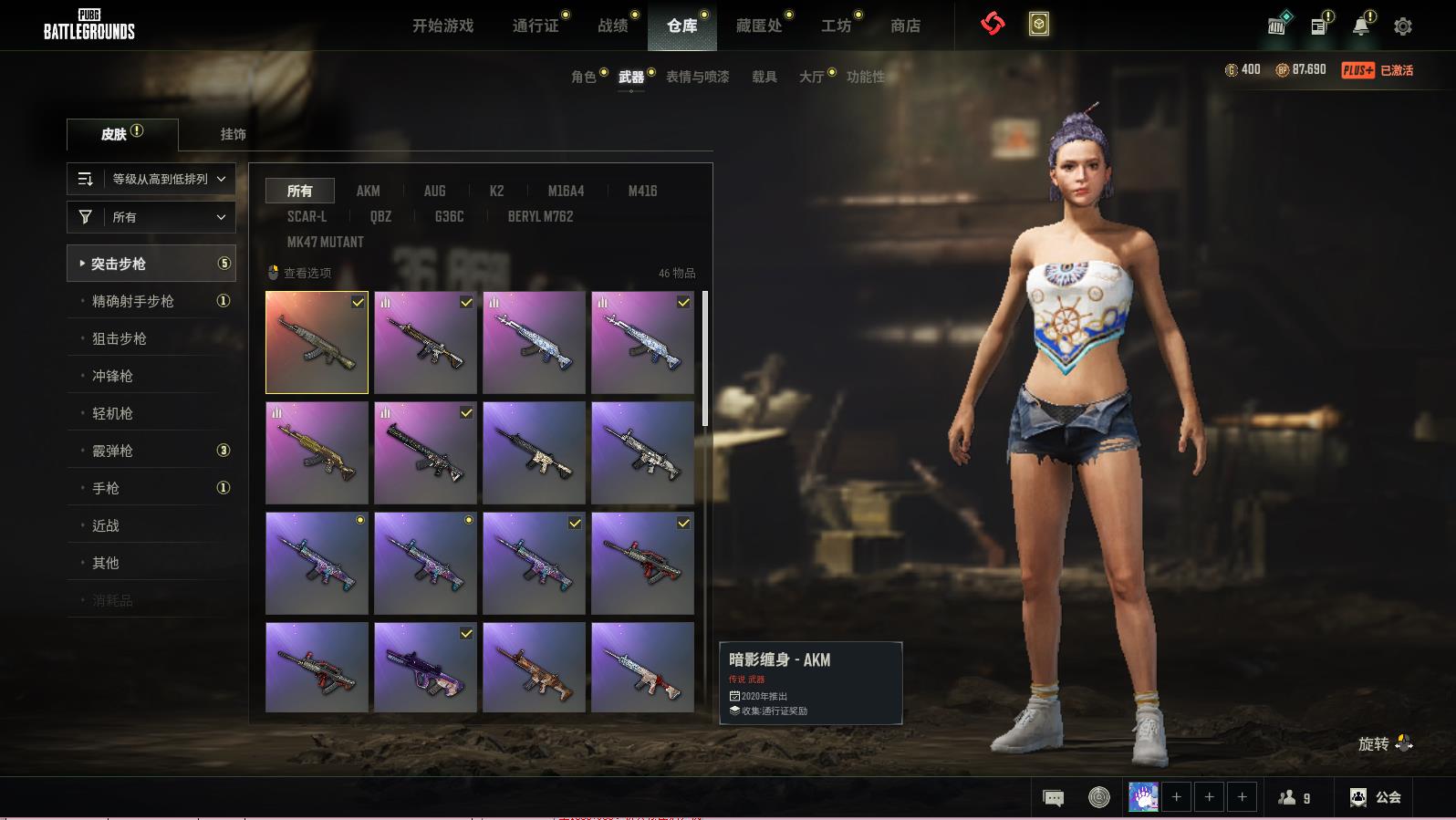Image resolution: width=1456 pixels, height=820 pixels.
Task: Select the 暗影缠身 AKM skin tile
Action: click(x=317, y=343)
